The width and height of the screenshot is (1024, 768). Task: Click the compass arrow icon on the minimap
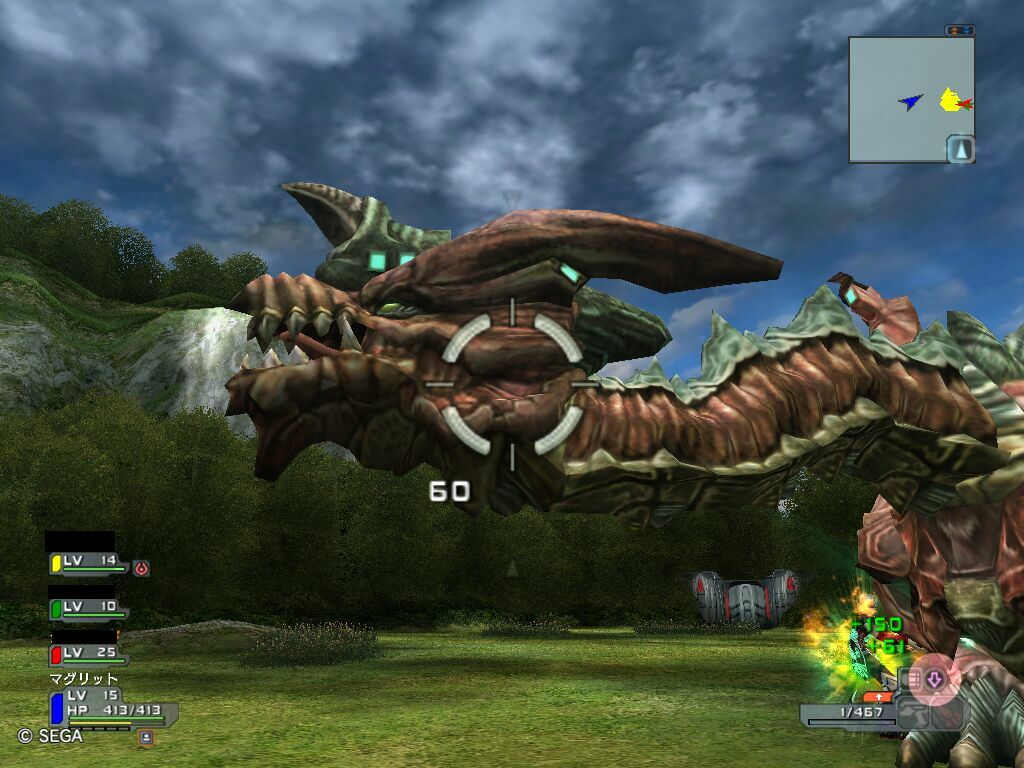tap(960, 149)
